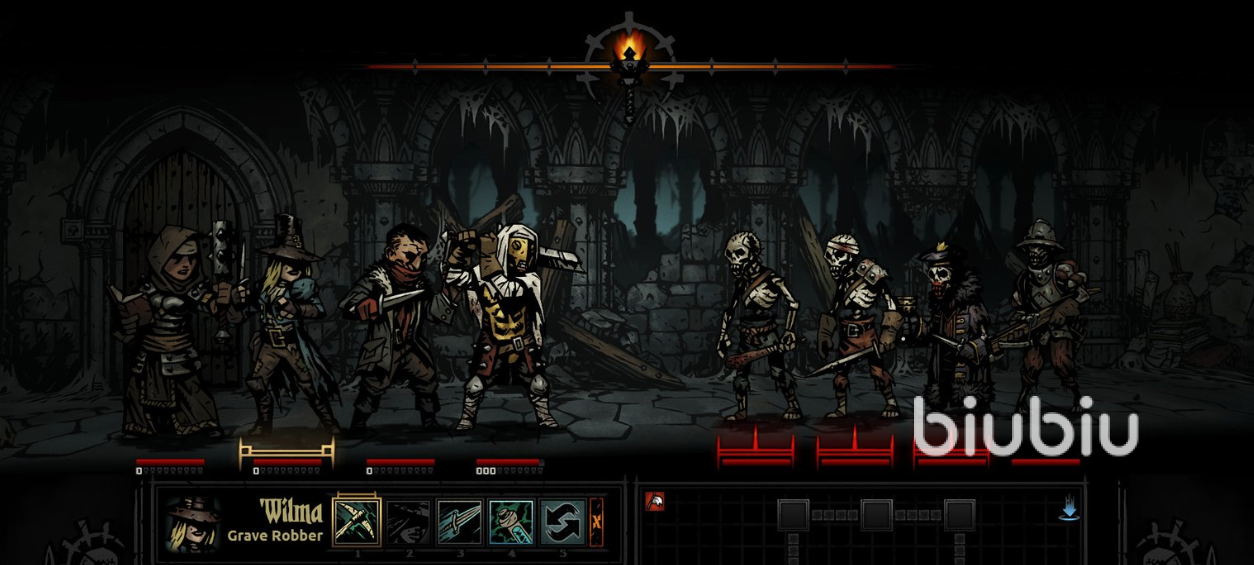Pass the turn with the orange X

[597, 521]
